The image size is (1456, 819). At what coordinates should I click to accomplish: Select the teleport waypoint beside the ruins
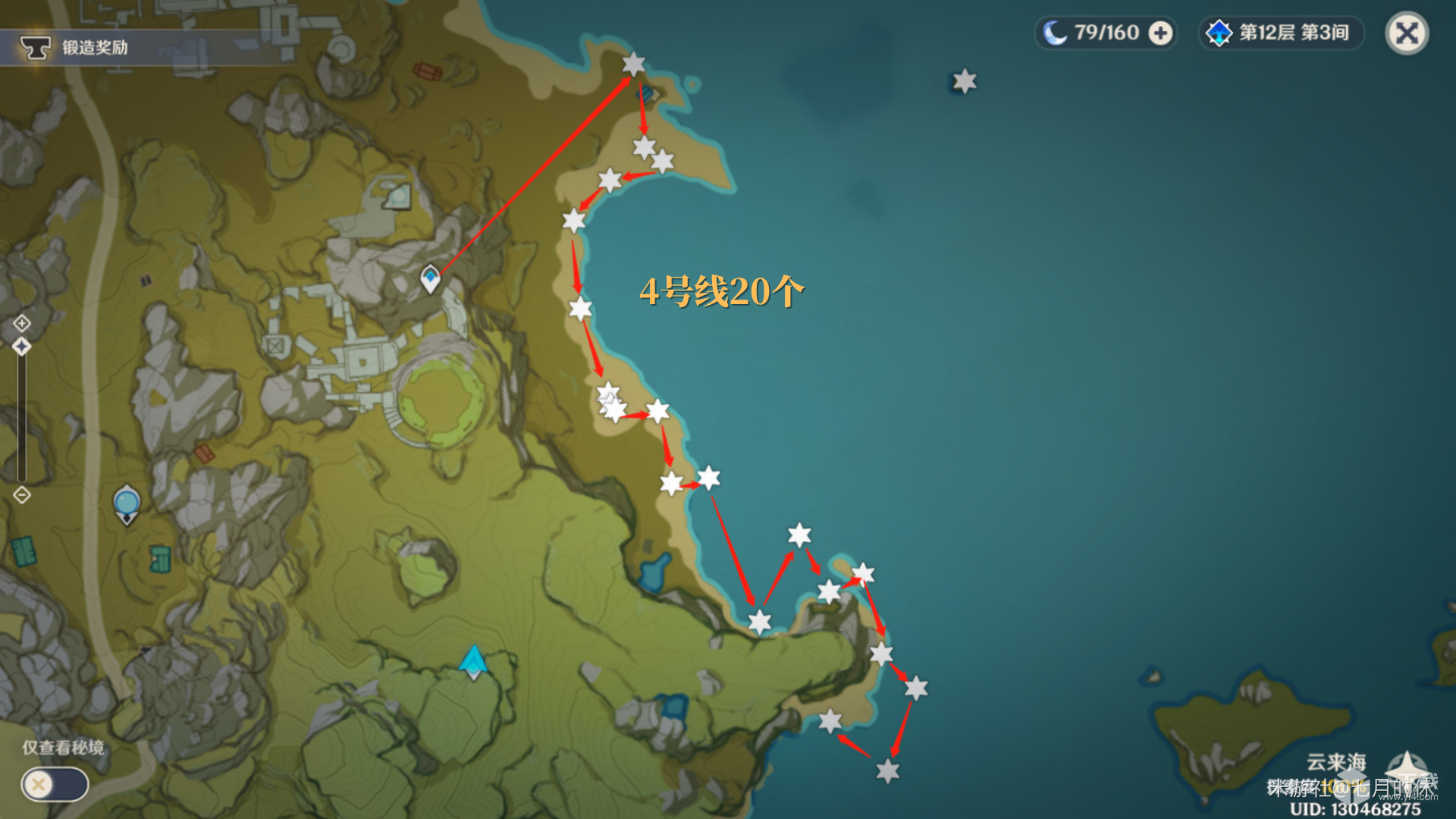pyautogui.click(x=430, y=278)
